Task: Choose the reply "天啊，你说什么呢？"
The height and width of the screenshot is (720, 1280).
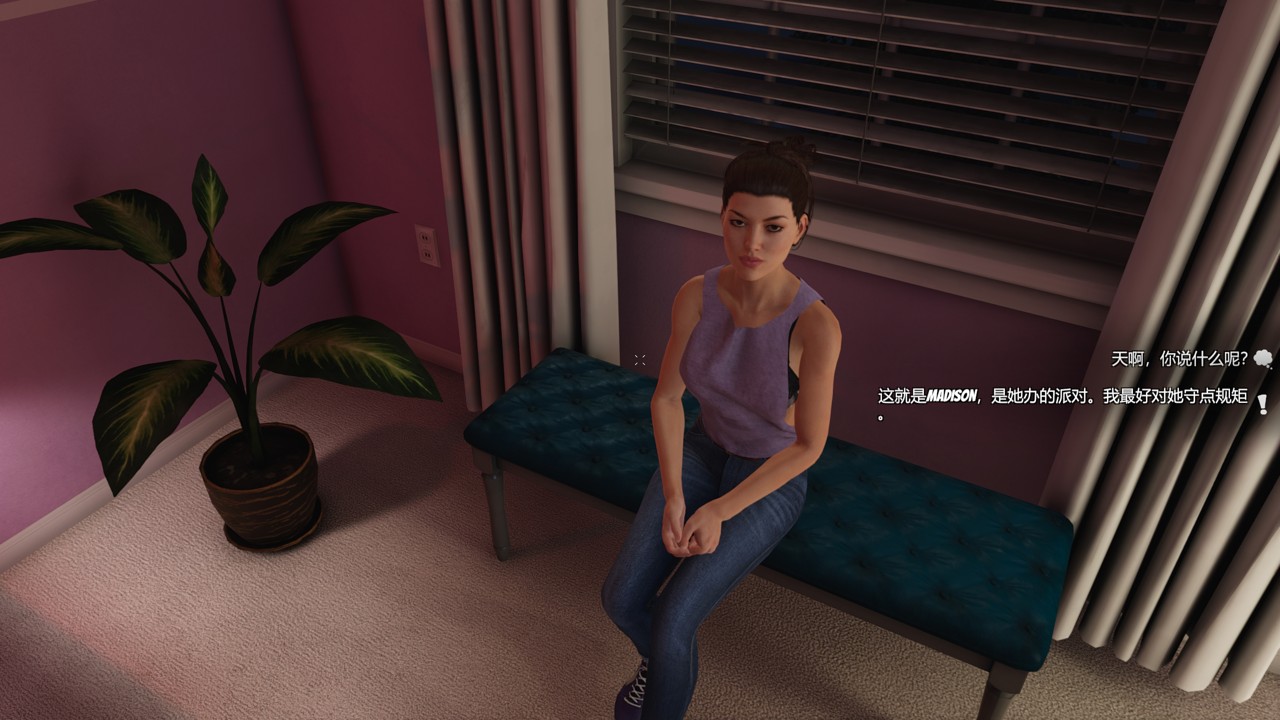Action: 1179,358
